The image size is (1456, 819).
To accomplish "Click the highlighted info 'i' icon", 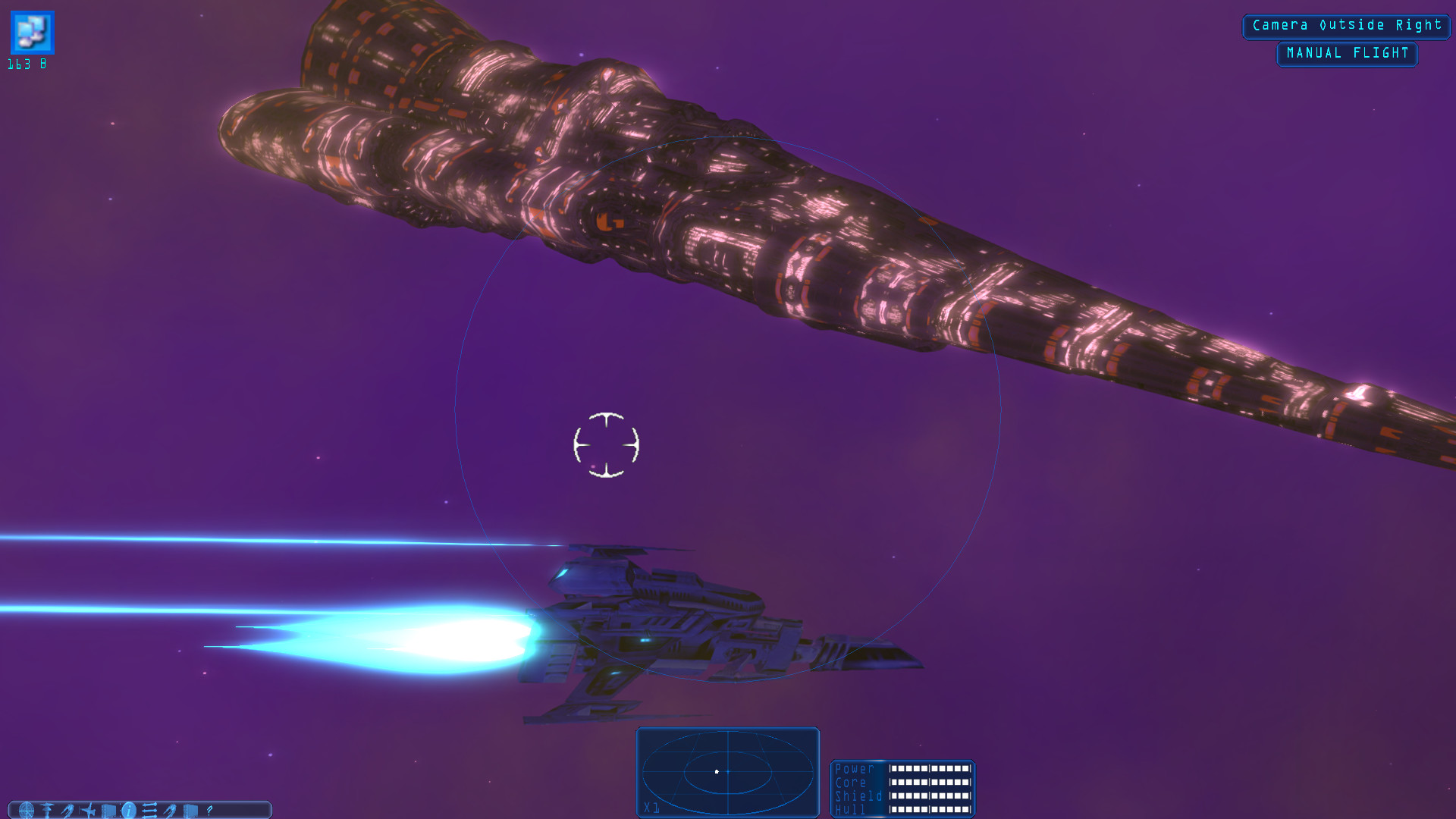I will coord(128,810).
